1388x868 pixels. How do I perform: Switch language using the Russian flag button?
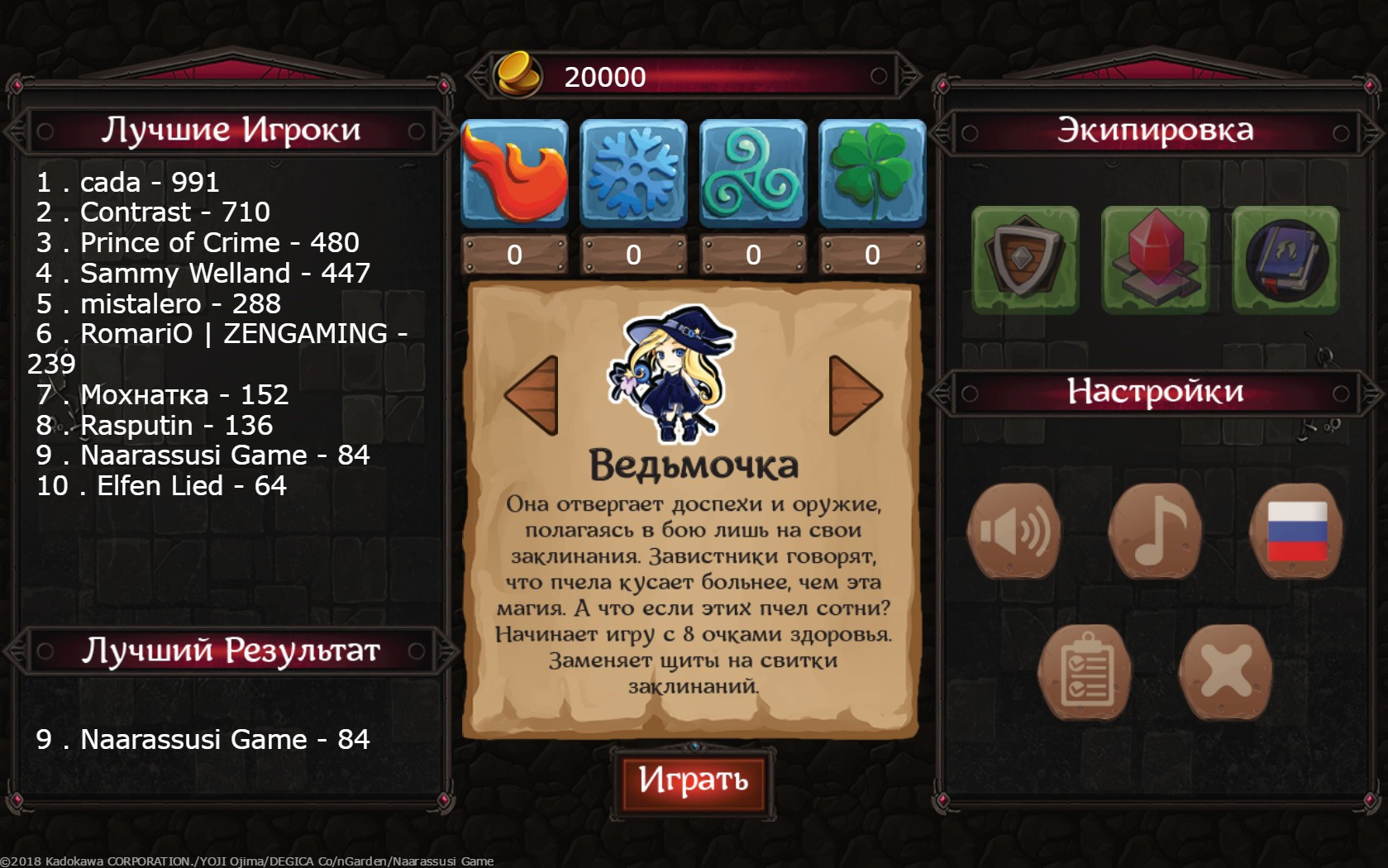click(x=1298, y=530)
